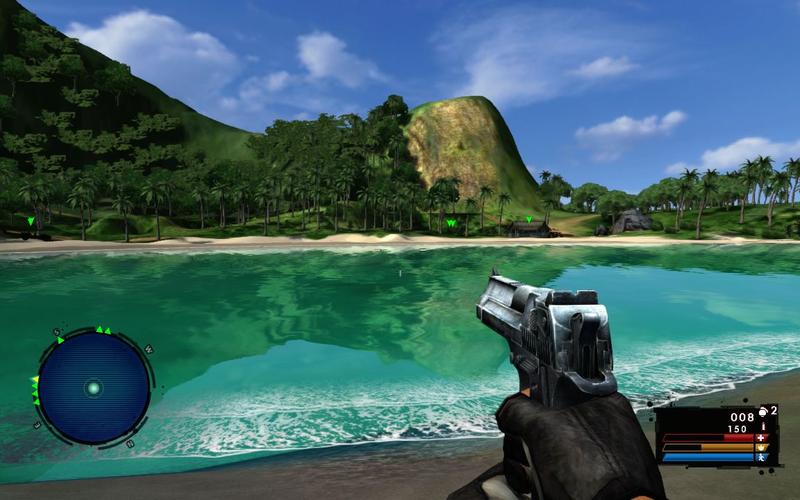
Task: Click the yellow arrow marker on the radar edge
Action: [35, 381]
